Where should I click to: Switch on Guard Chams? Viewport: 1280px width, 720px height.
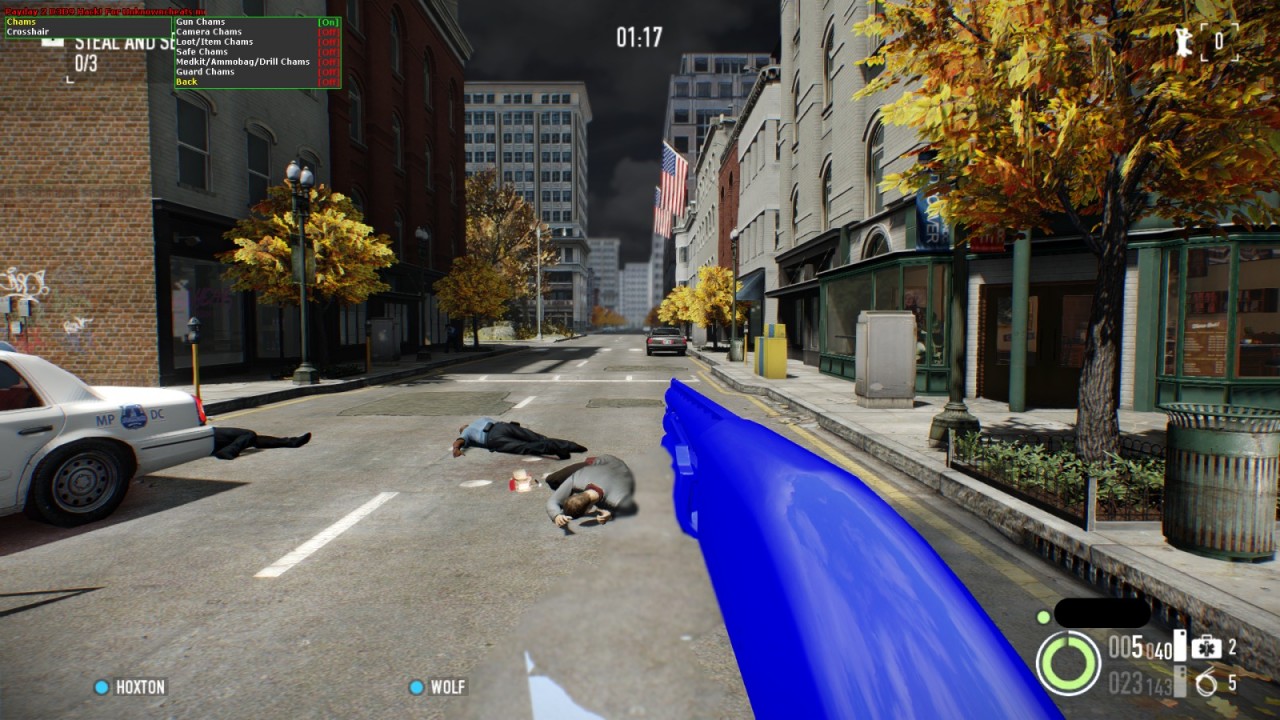tap(205, 72)
